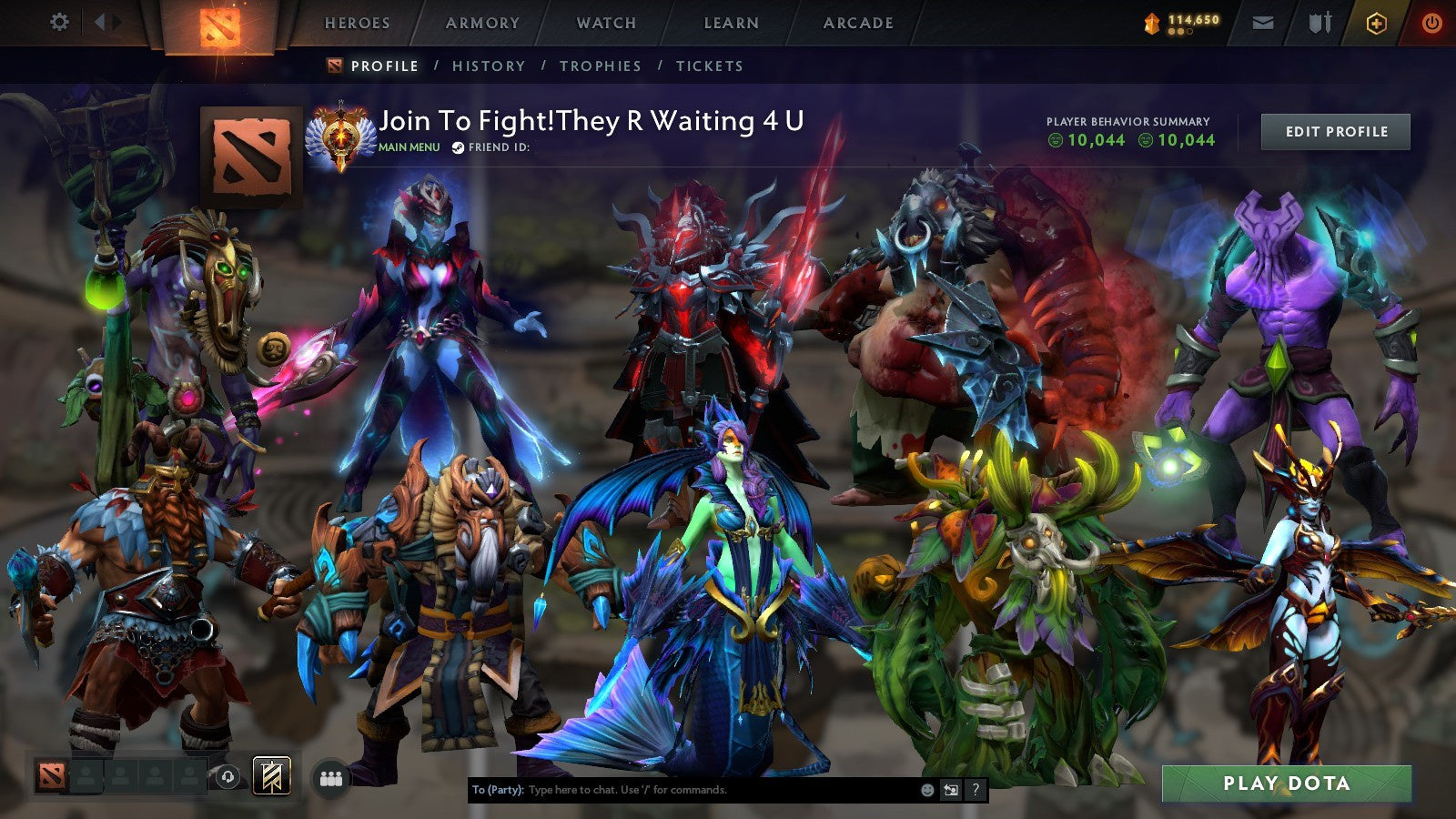
Task: Open the Dota 2 home logo
Action: [218, 25]
